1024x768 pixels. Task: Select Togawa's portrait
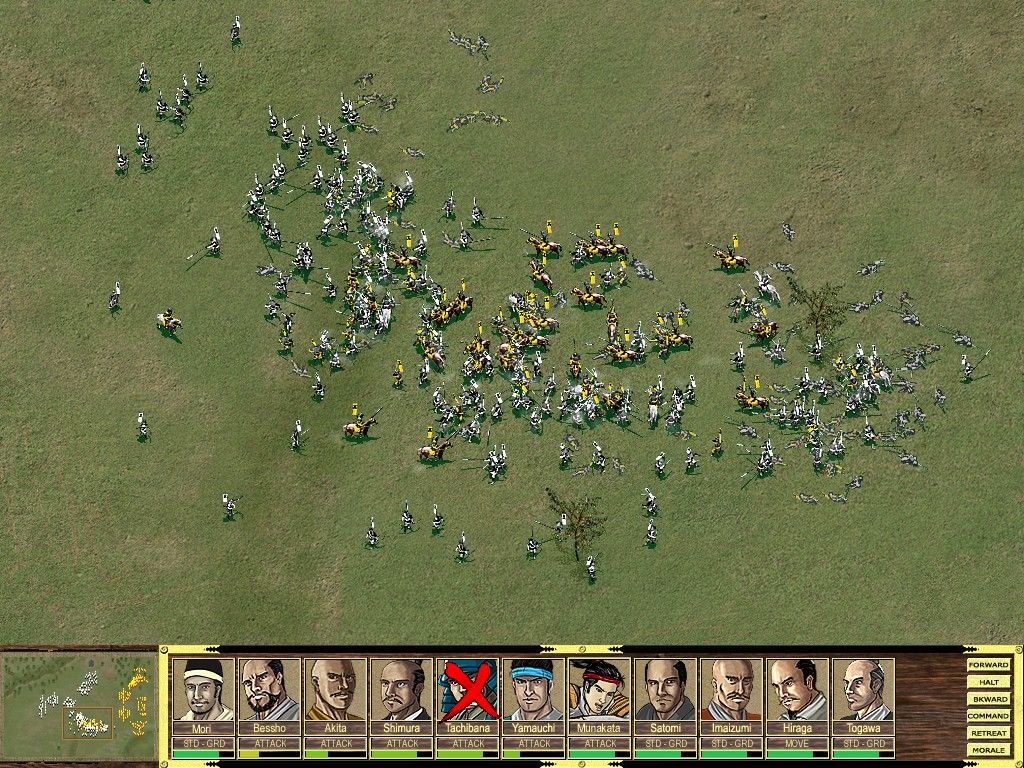click(x=863, y=690)
